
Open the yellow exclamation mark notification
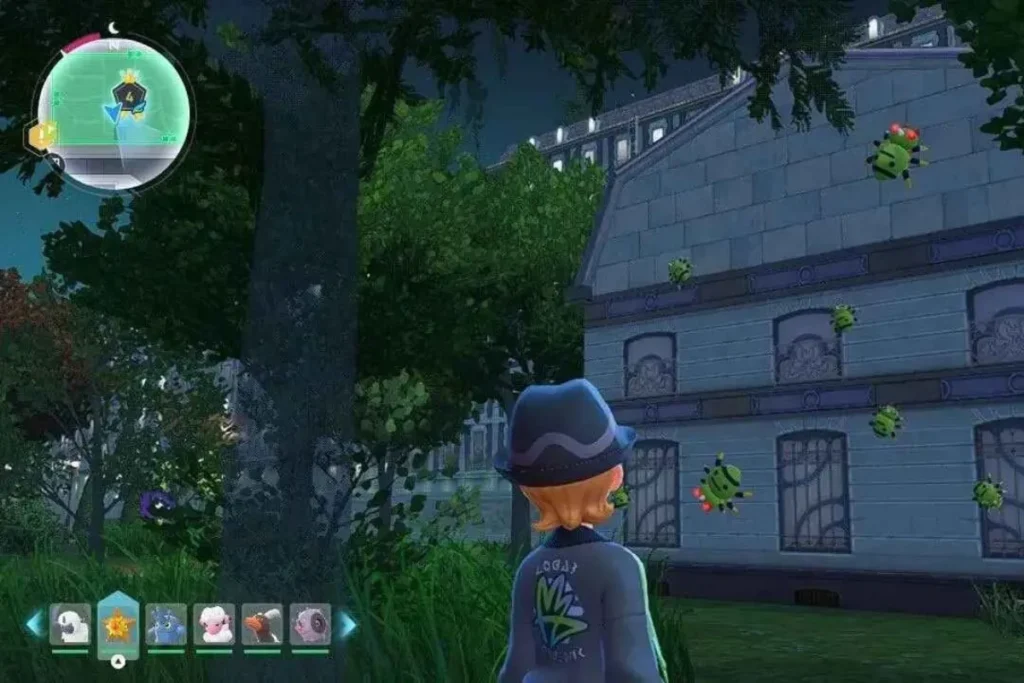(40, 136)
